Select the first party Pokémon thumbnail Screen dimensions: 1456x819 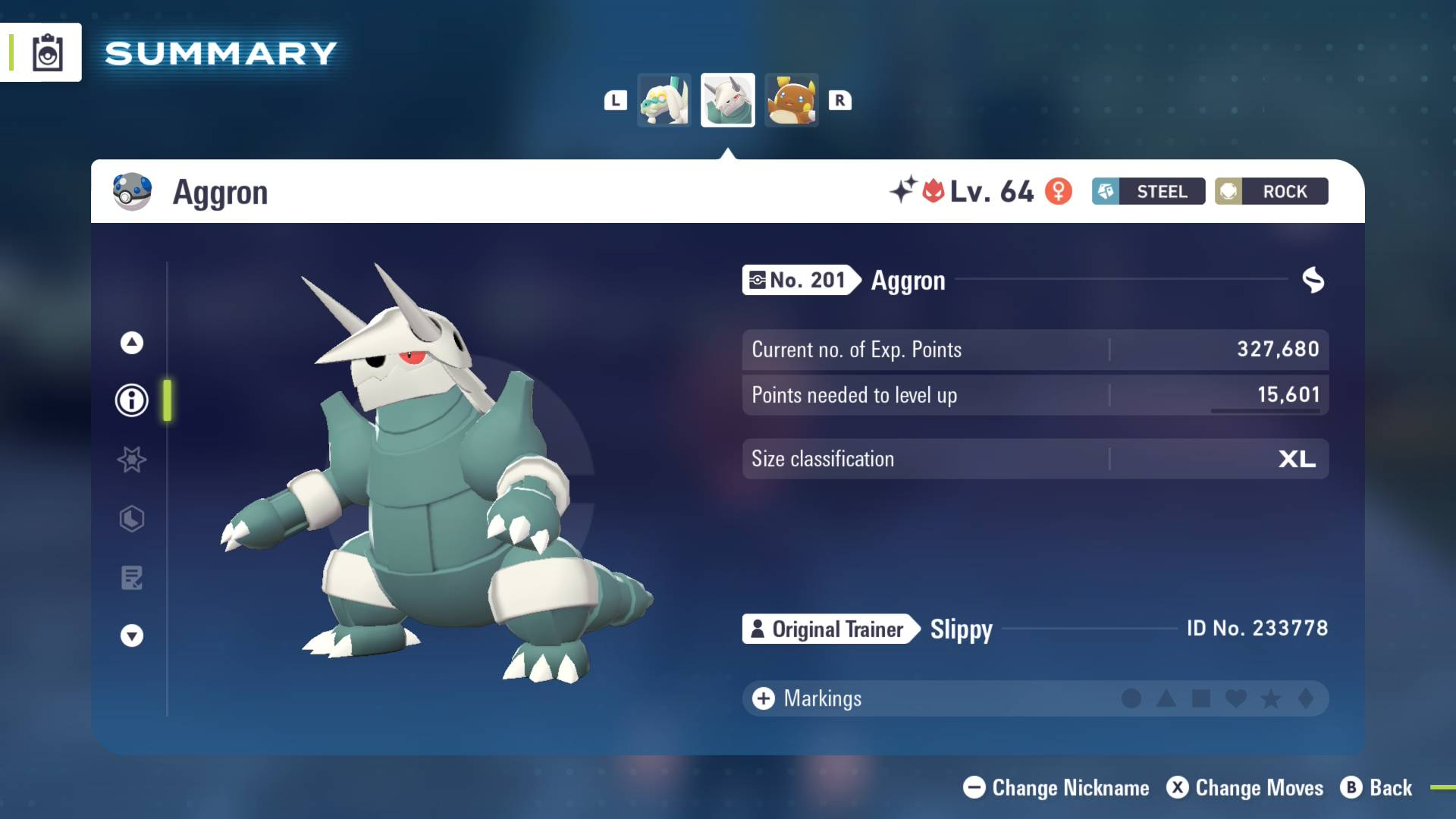click(664, 100)
